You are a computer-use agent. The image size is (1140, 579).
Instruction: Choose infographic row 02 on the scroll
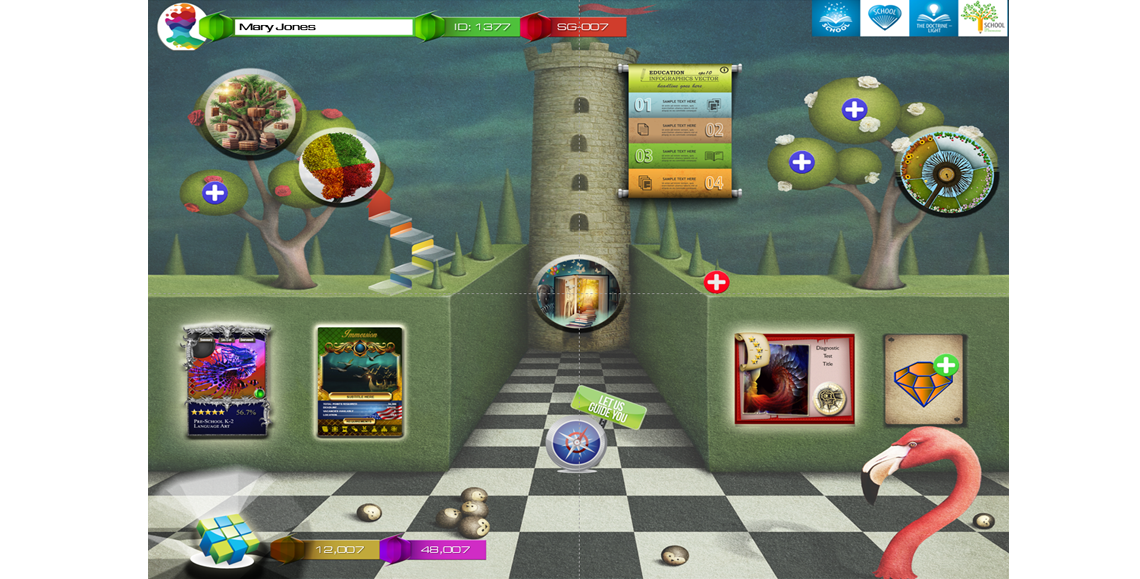click(679, 130)
